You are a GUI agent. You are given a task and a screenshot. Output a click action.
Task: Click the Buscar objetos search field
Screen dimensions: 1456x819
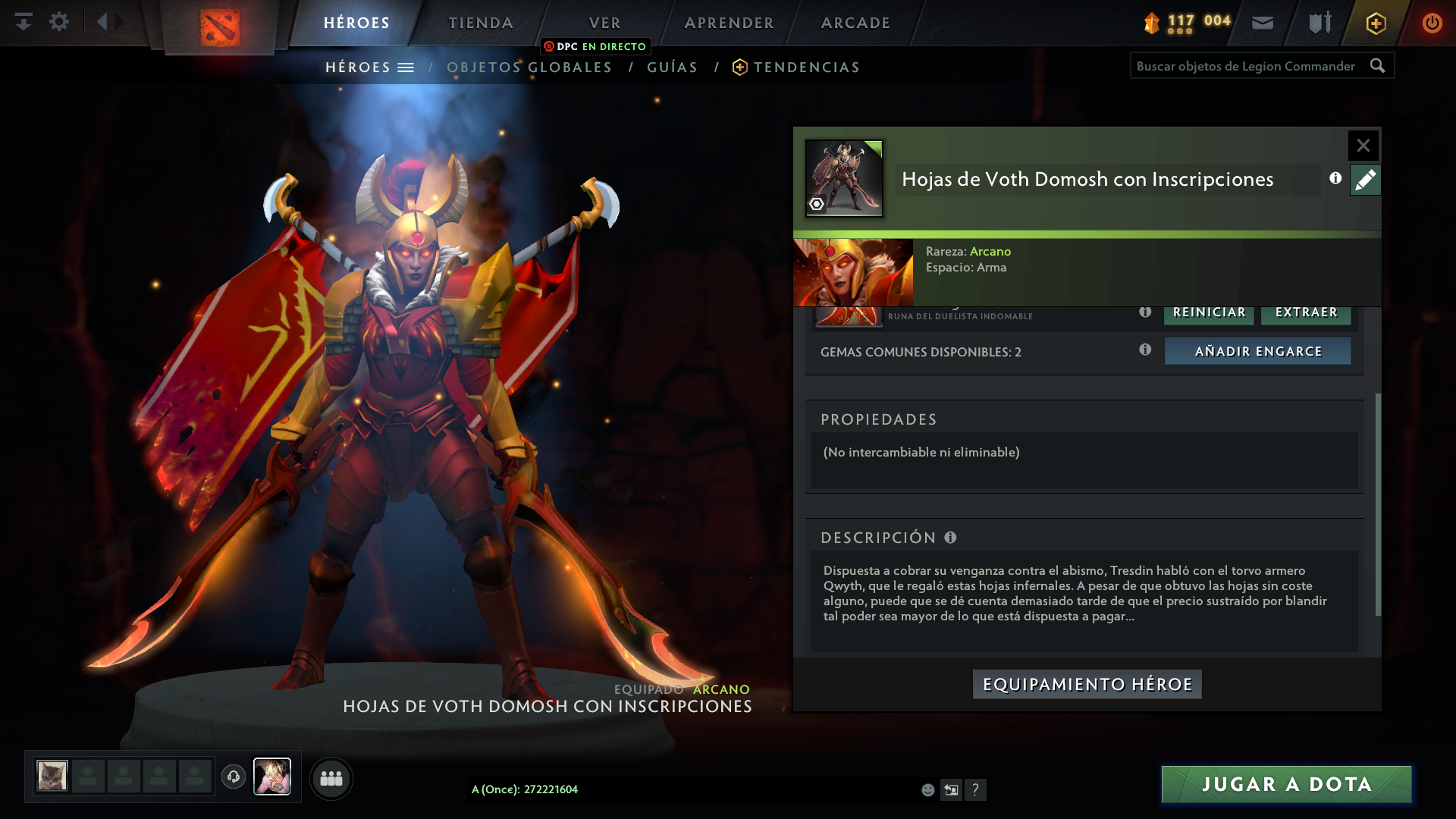pos(1244,66)
